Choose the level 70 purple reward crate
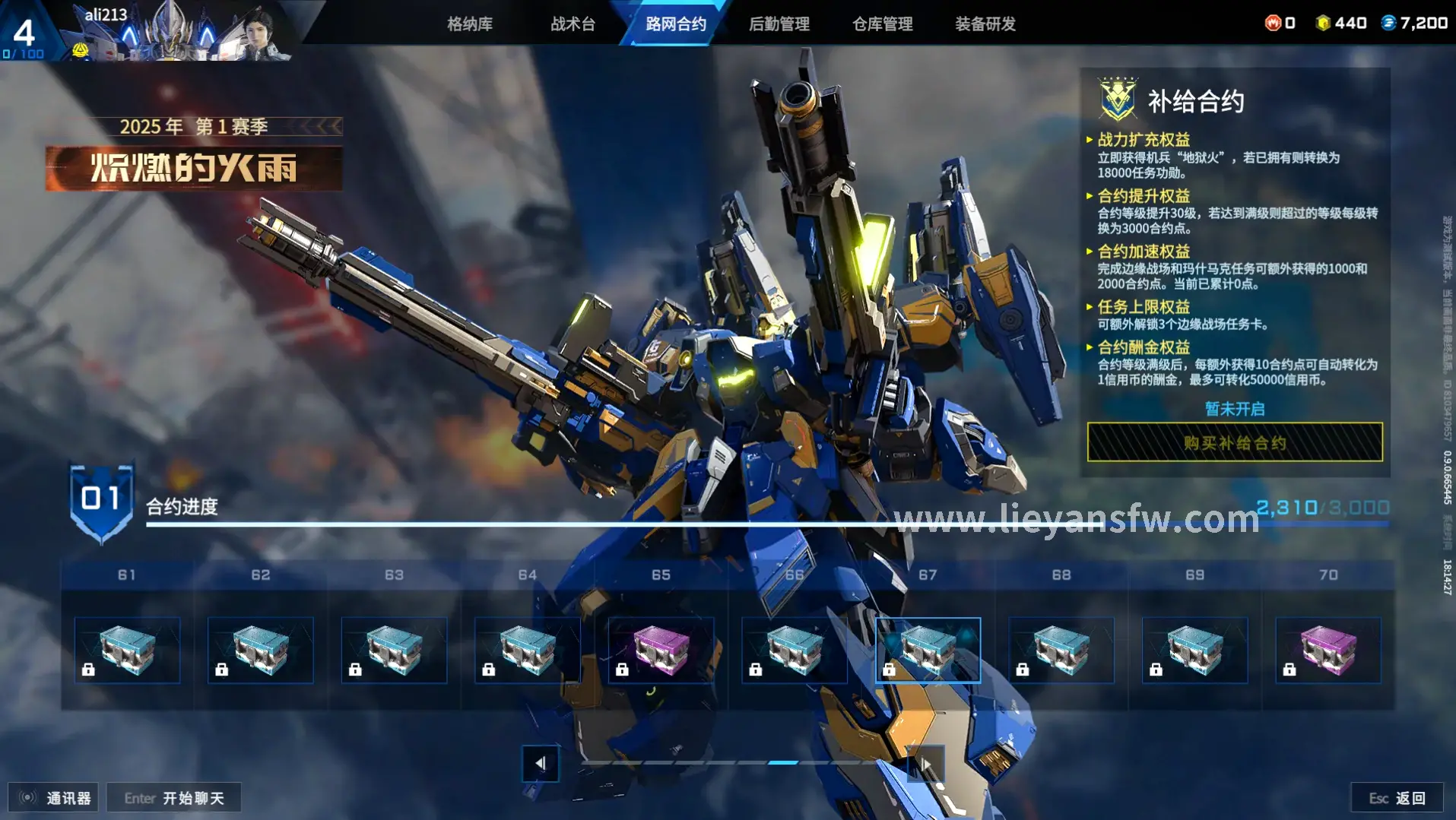The image size is (1456, 820). [x=1328, y=651]
